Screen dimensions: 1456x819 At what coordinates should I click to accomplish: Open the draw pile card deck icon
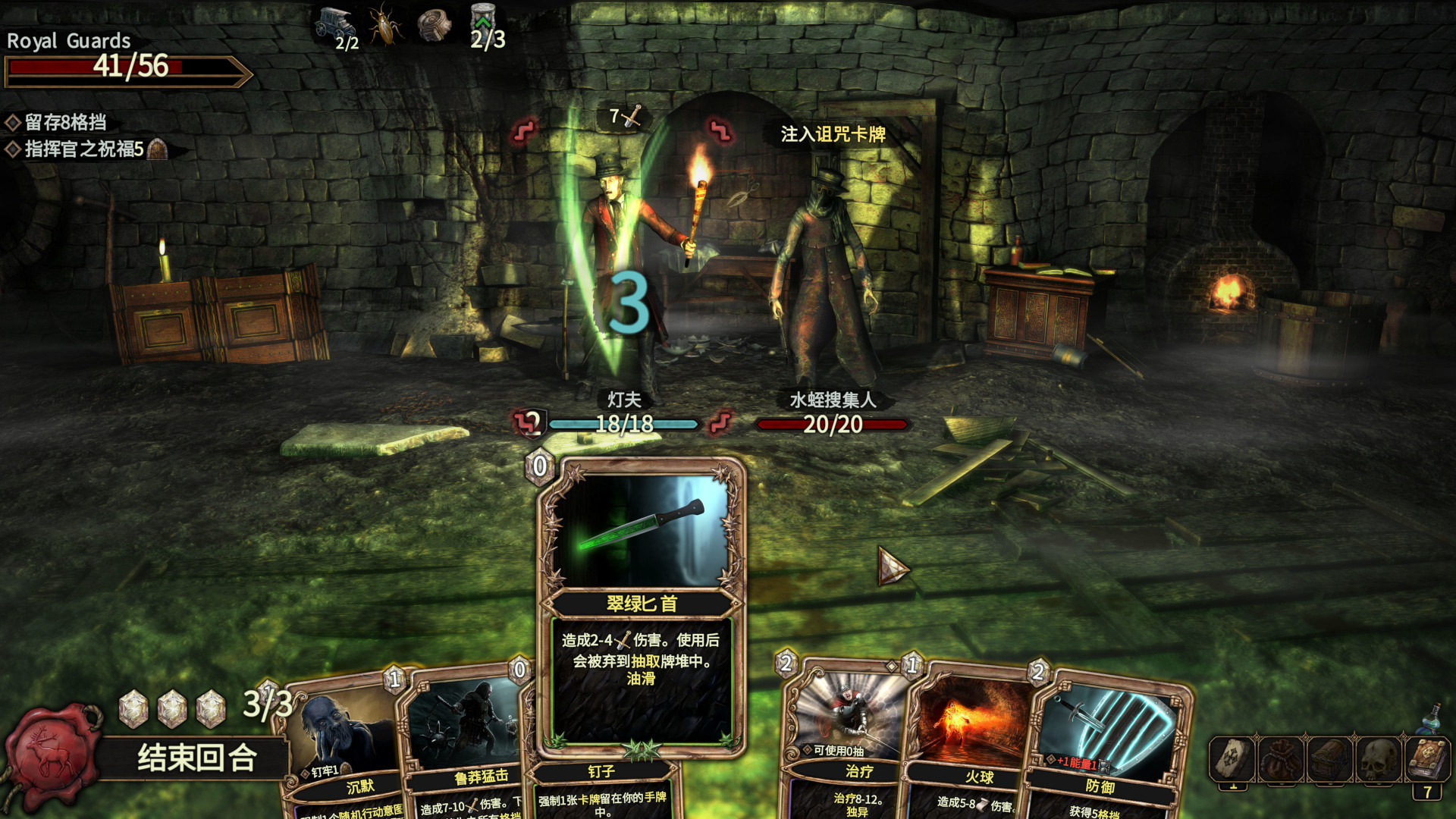(1232, 760)
